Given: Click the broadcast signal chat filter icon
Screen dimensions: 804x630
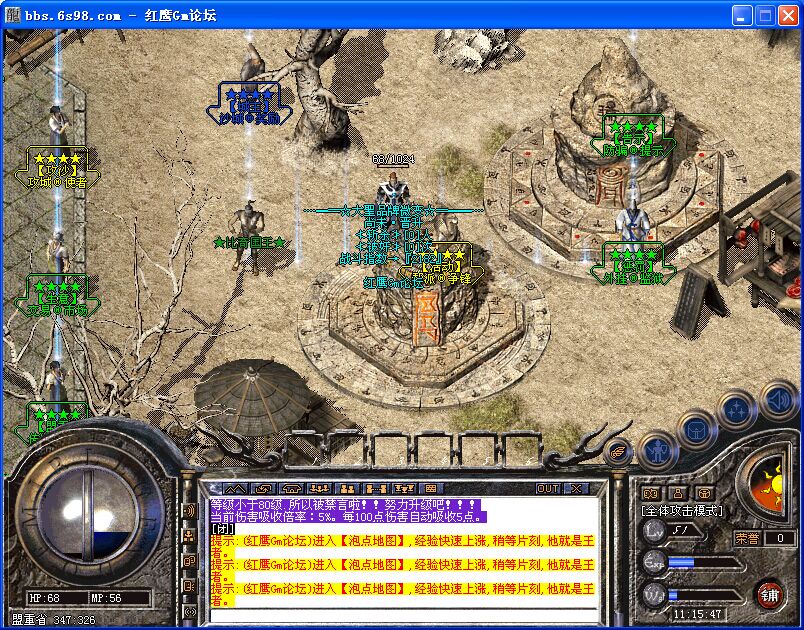Looking at the screenshot, I should tap(189, 610).
